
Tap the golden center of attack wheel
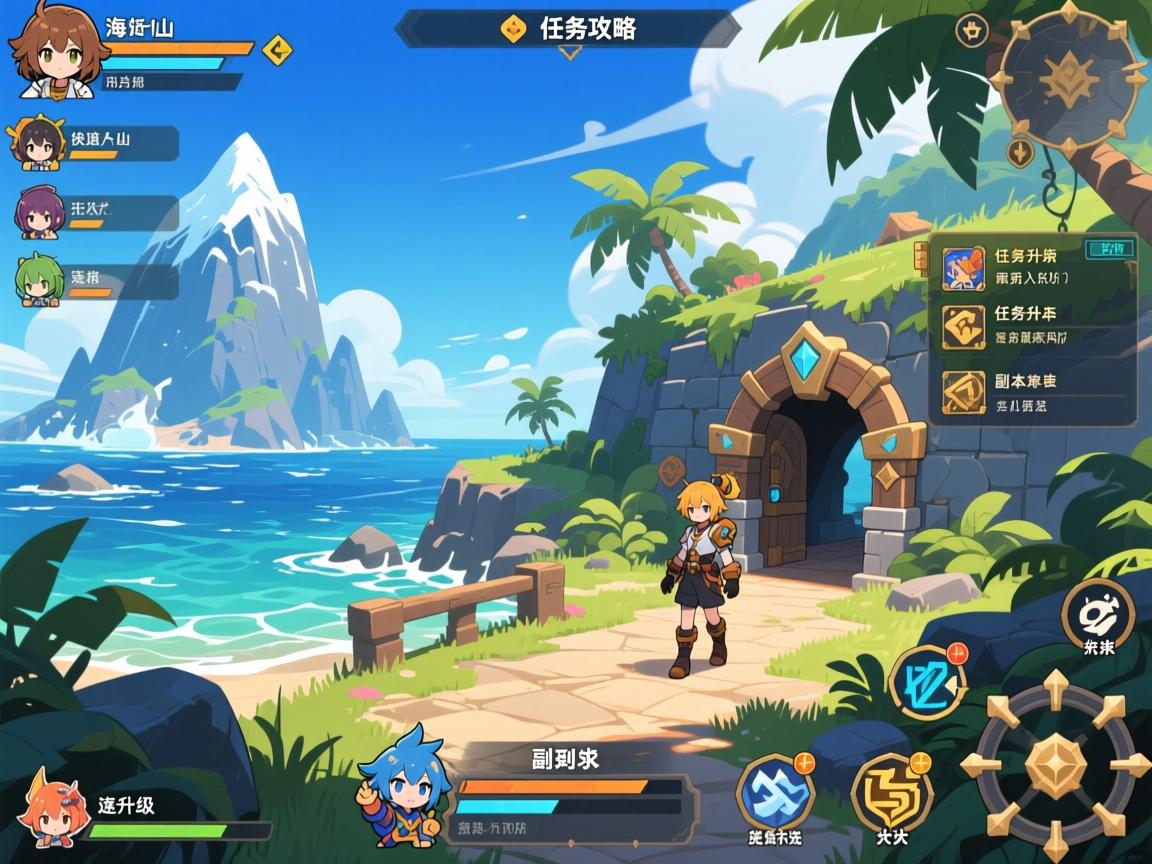[1055, 765]
